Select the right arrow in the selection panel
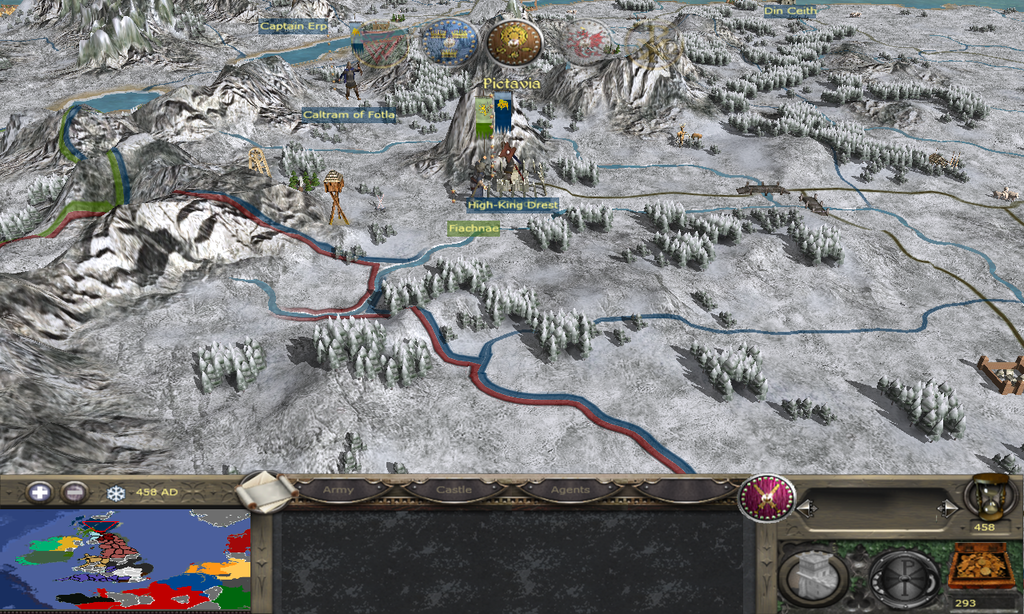This screenshot has width=1024, height=614. tap(945, 509)
